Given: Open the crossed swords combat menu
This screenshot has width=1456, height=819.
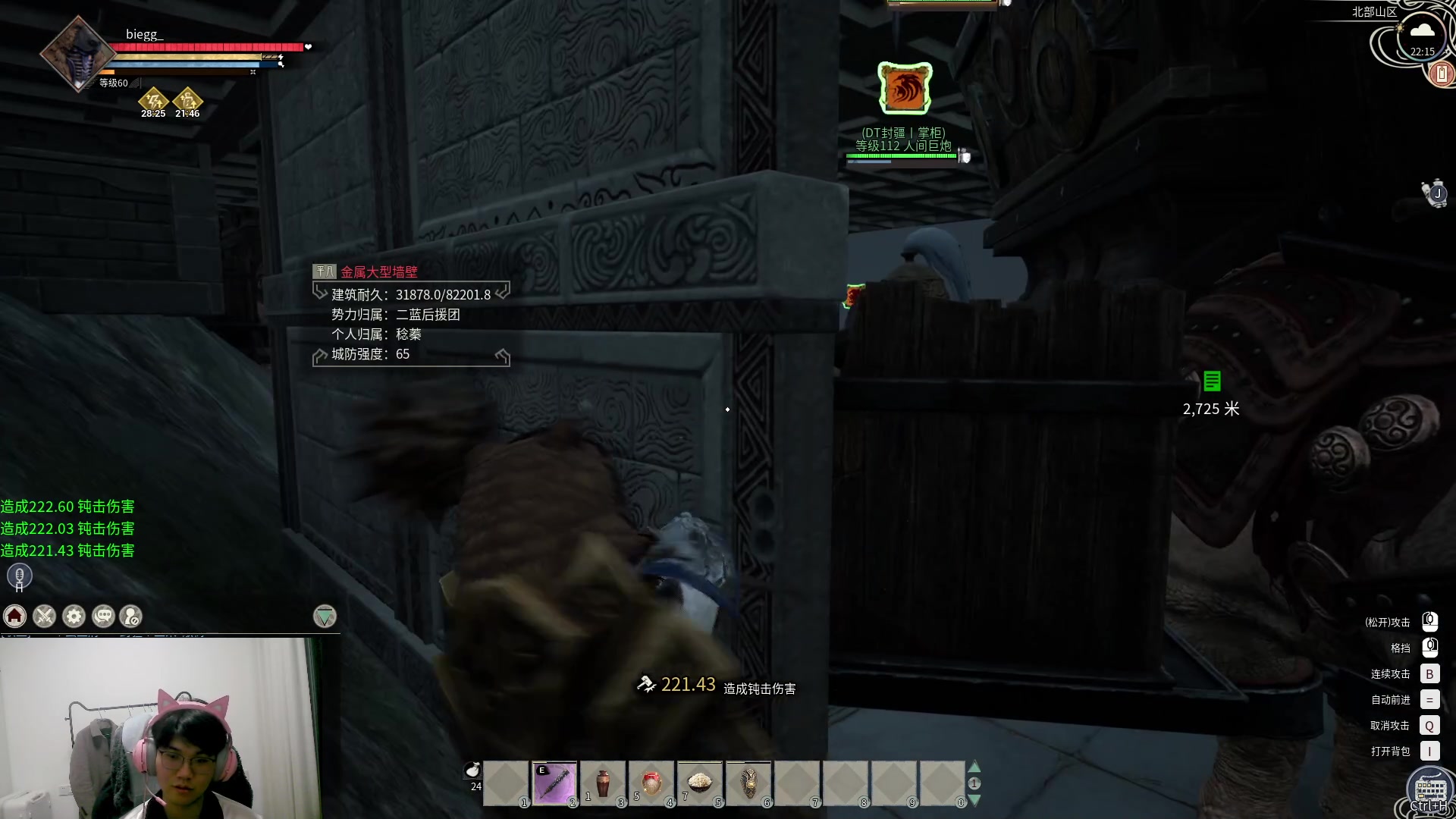Looking at the screenshot, I should point(45,616).
